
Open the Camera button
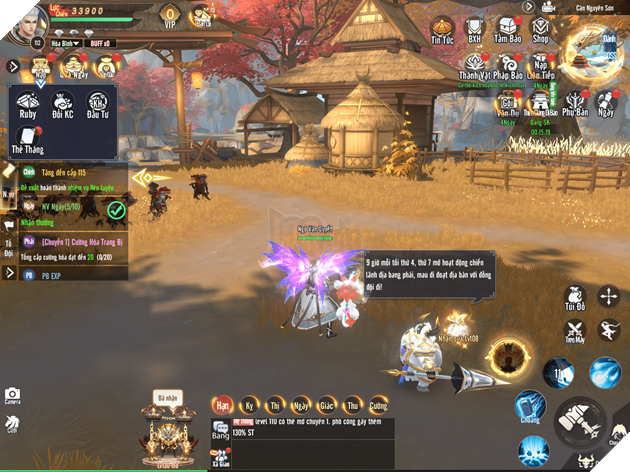[12, 397]
